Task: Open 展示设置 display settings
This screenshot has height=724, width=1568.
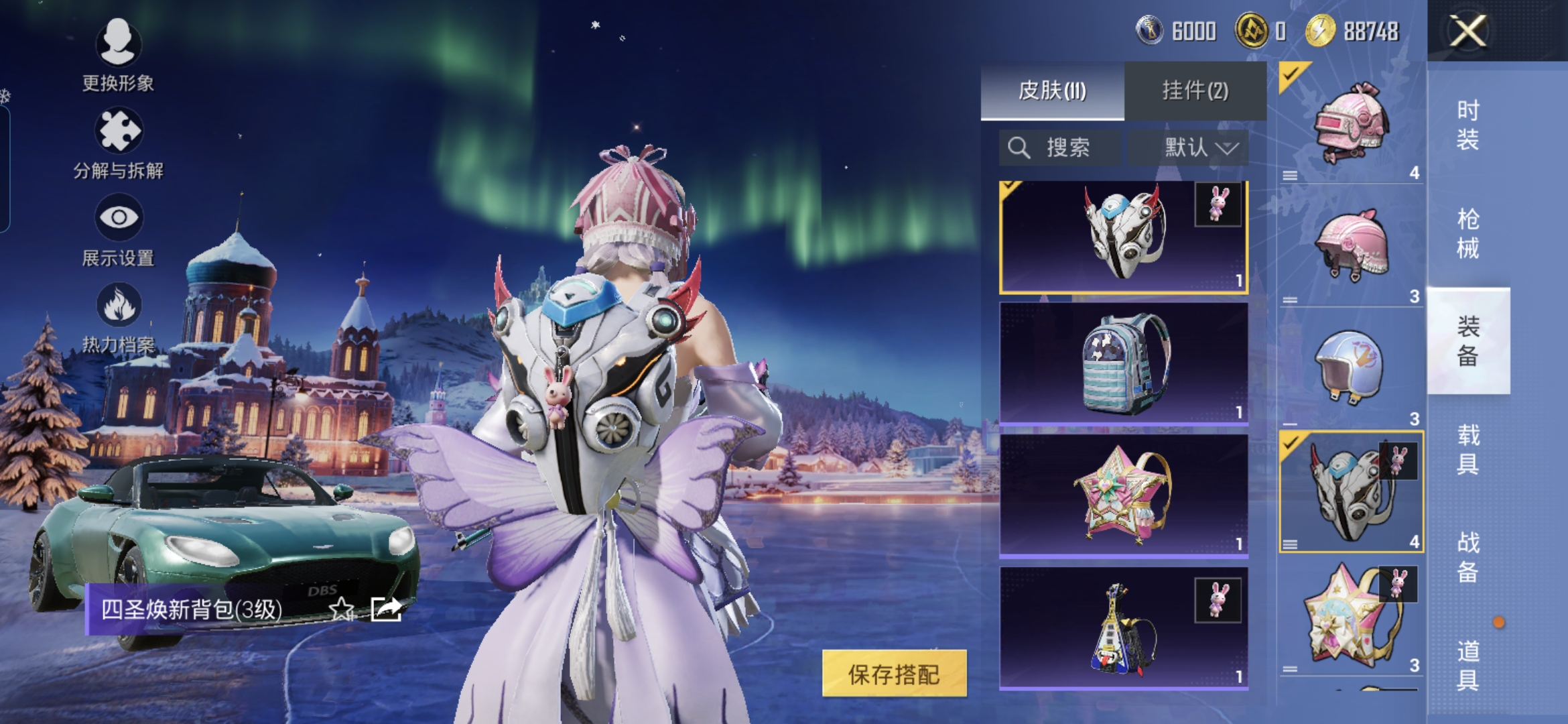Action: tap(118, 230)
